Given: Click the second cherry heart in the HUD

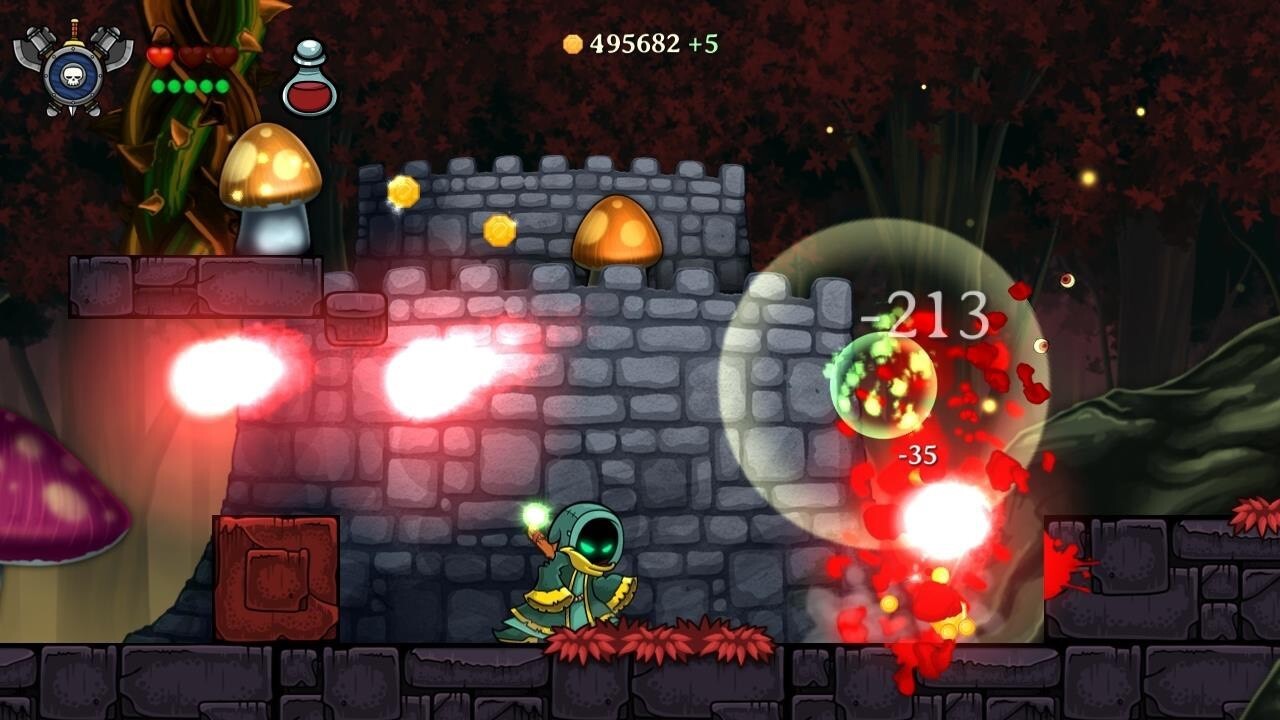Looking at the screenshot, I should click(x=192, y=57).
